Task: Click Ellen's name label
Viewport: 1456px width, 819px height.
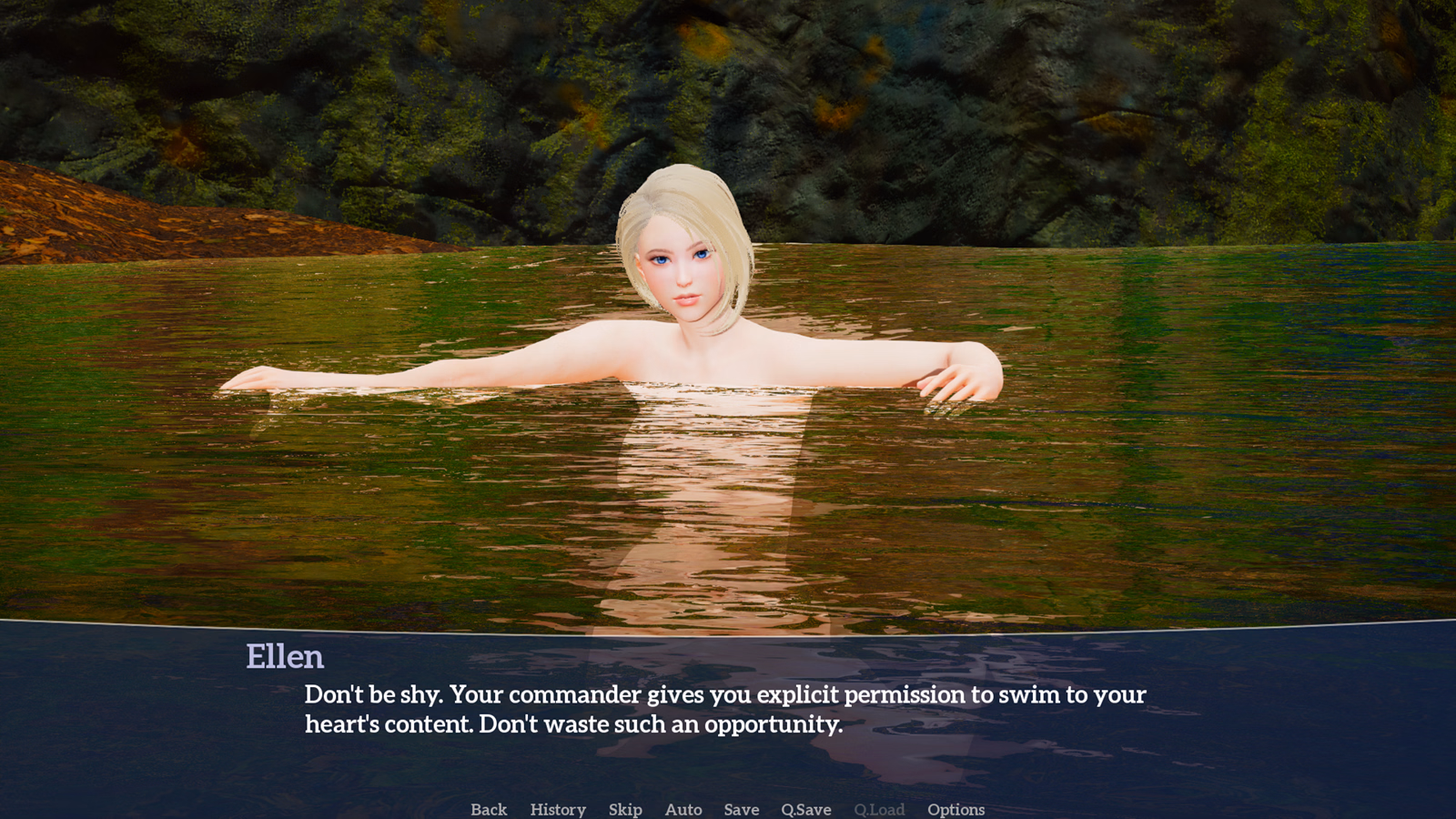Action: pos(286,657)
